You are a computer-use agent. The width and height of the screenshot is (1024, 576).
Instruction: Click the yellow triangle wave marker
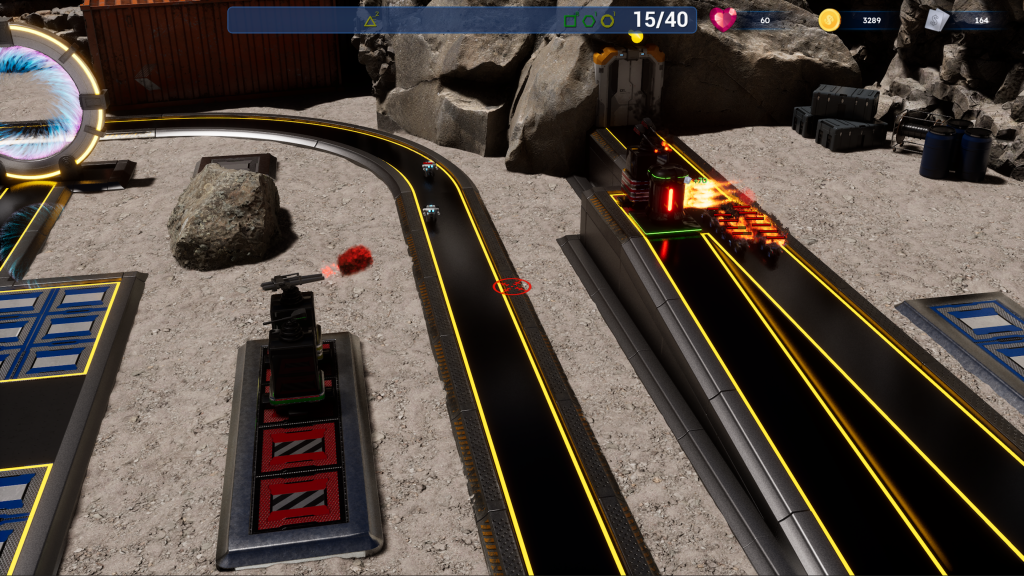point(370,20)
